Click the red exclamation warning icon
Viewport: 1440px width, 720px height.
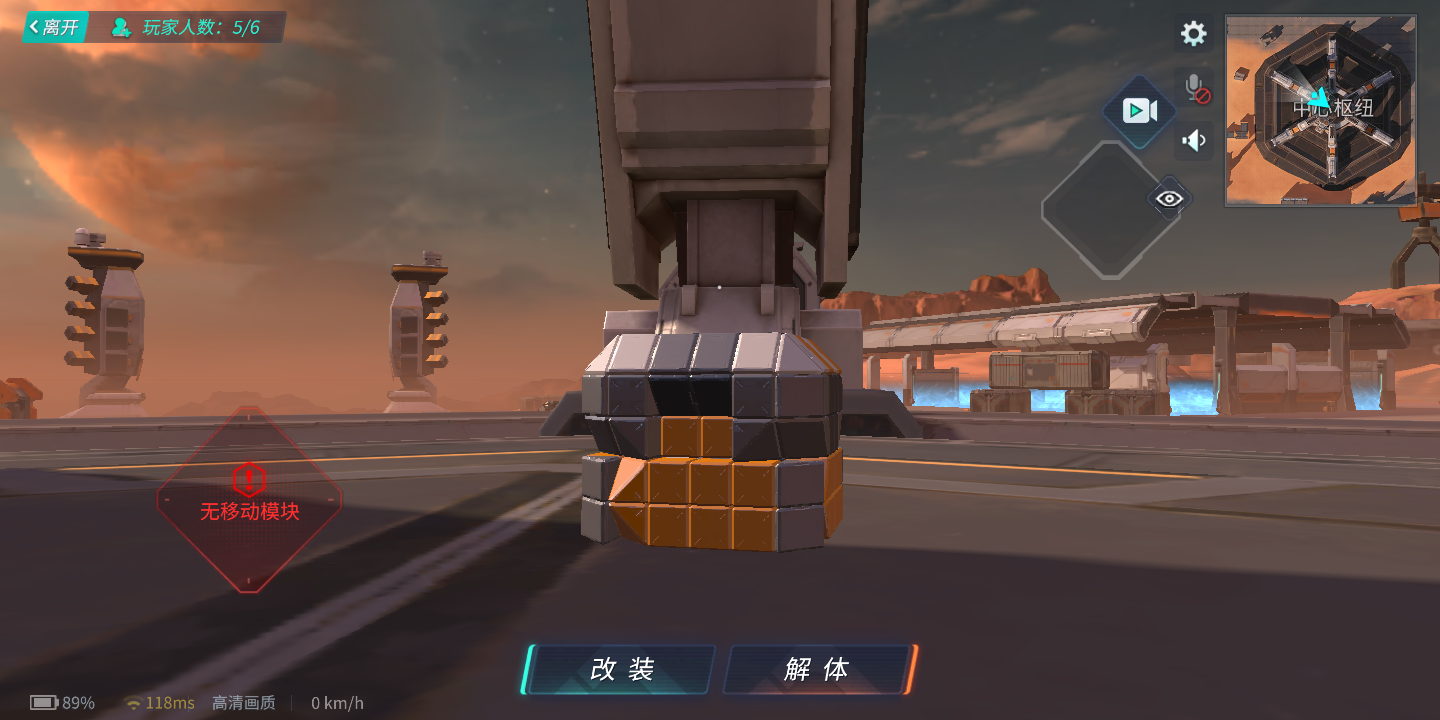pos(250,478)
